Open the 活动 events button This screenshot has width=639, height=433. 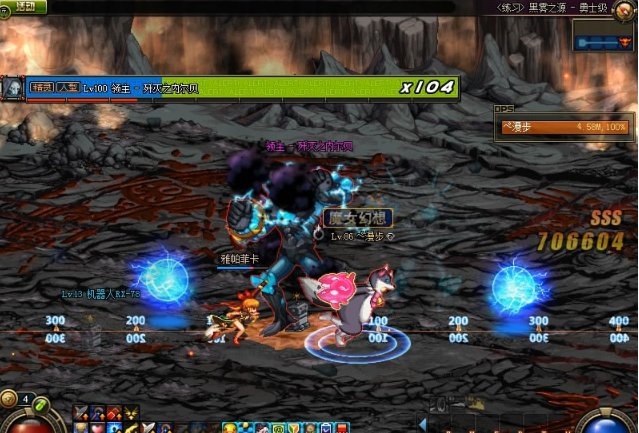point(24,6)
